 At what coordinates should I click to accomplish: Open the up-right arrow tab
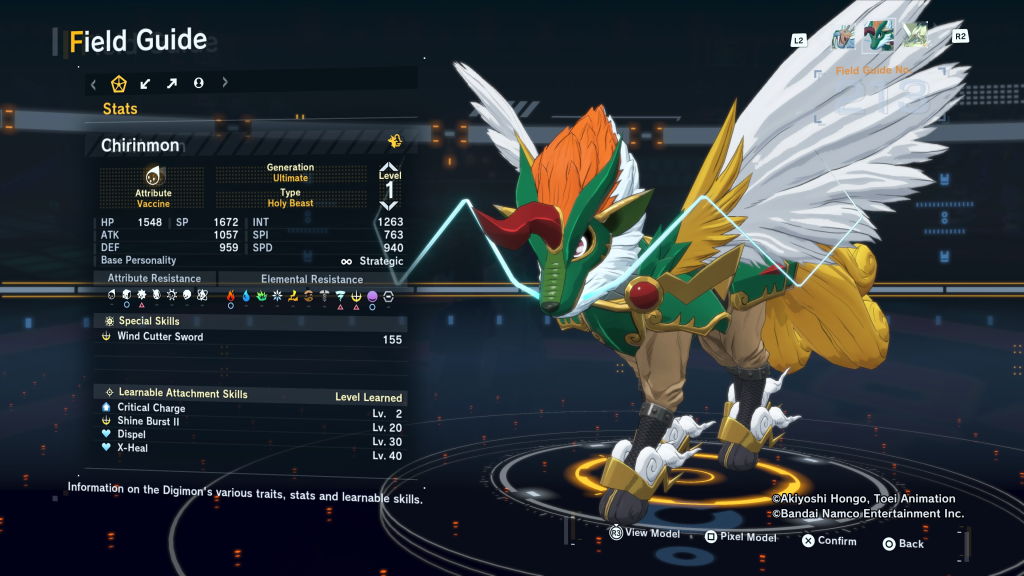171,83
